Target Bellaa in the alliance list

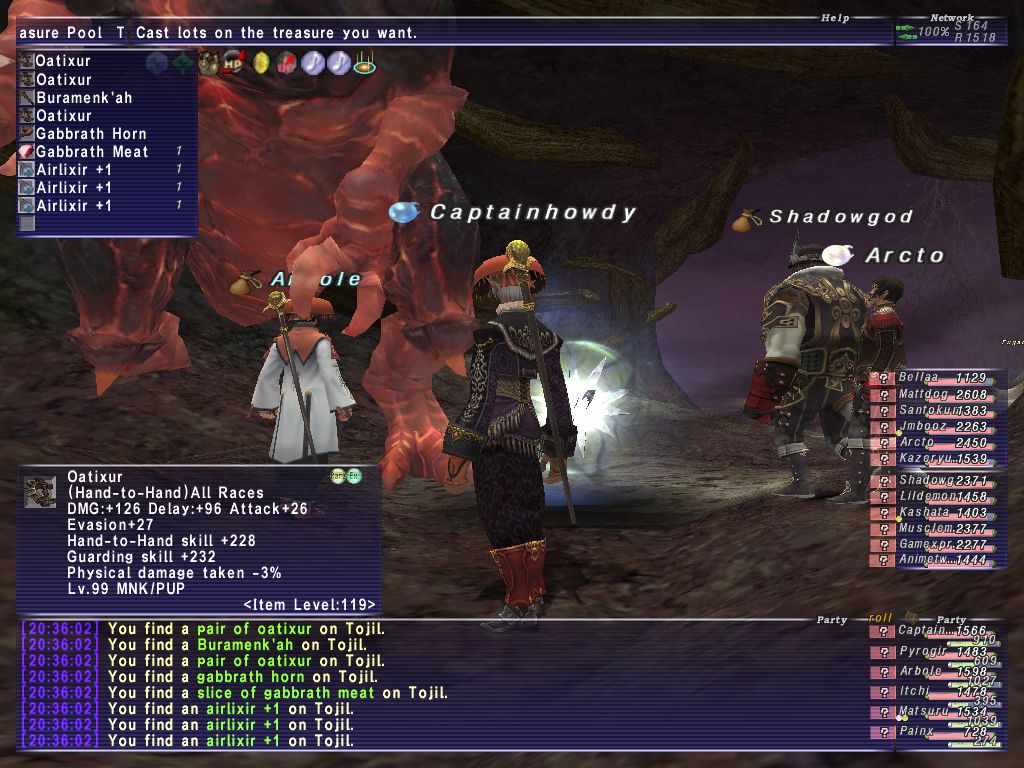point(935,378)
